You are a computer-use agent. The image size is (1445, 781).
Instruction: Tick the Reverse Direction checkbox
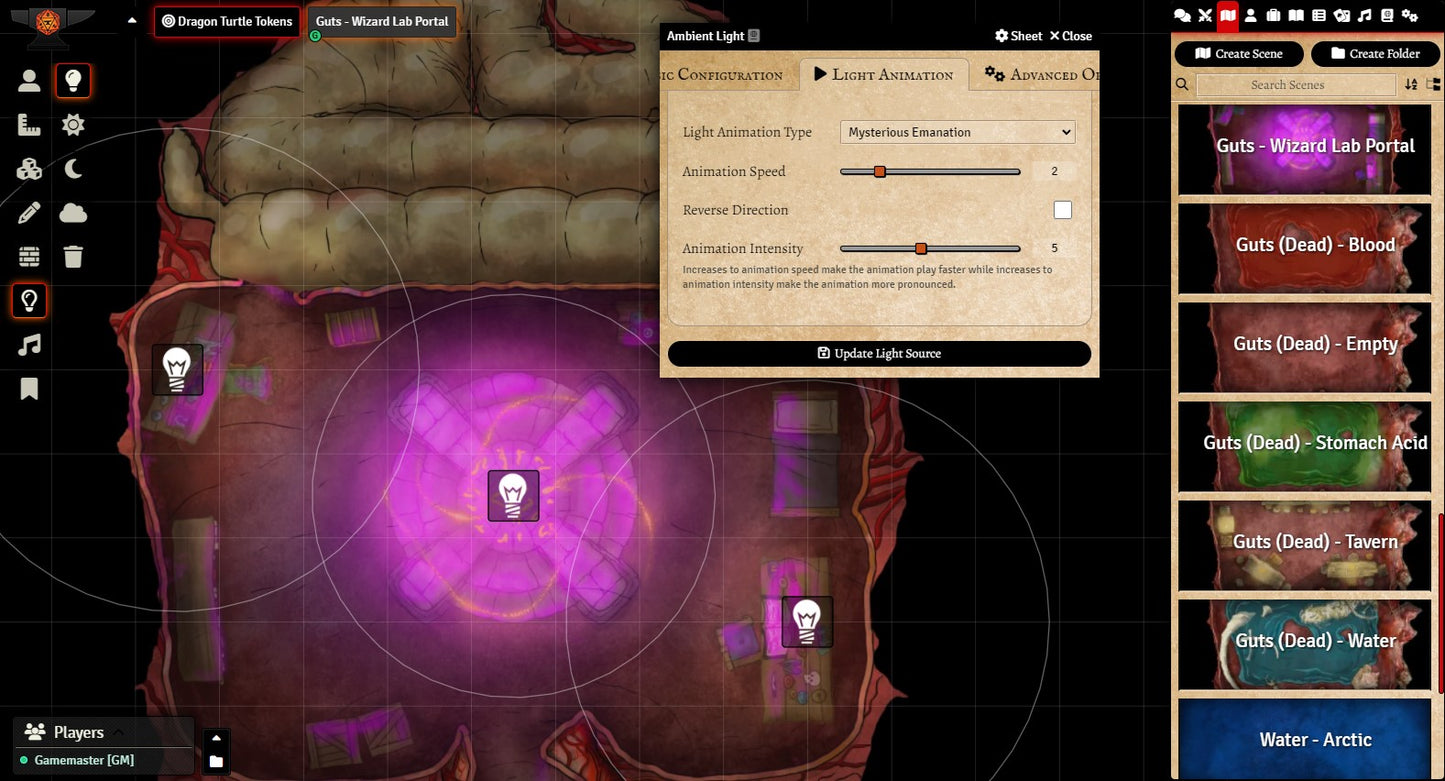click(1062, 210)
